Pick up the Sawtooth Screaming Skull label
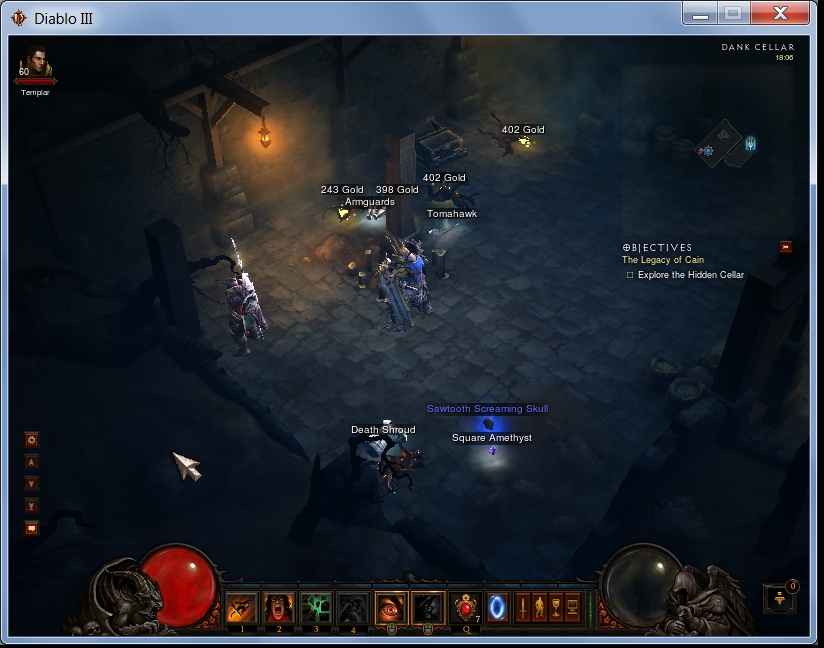The width and height of the screenshot is (824, 648). click(487, 409)
